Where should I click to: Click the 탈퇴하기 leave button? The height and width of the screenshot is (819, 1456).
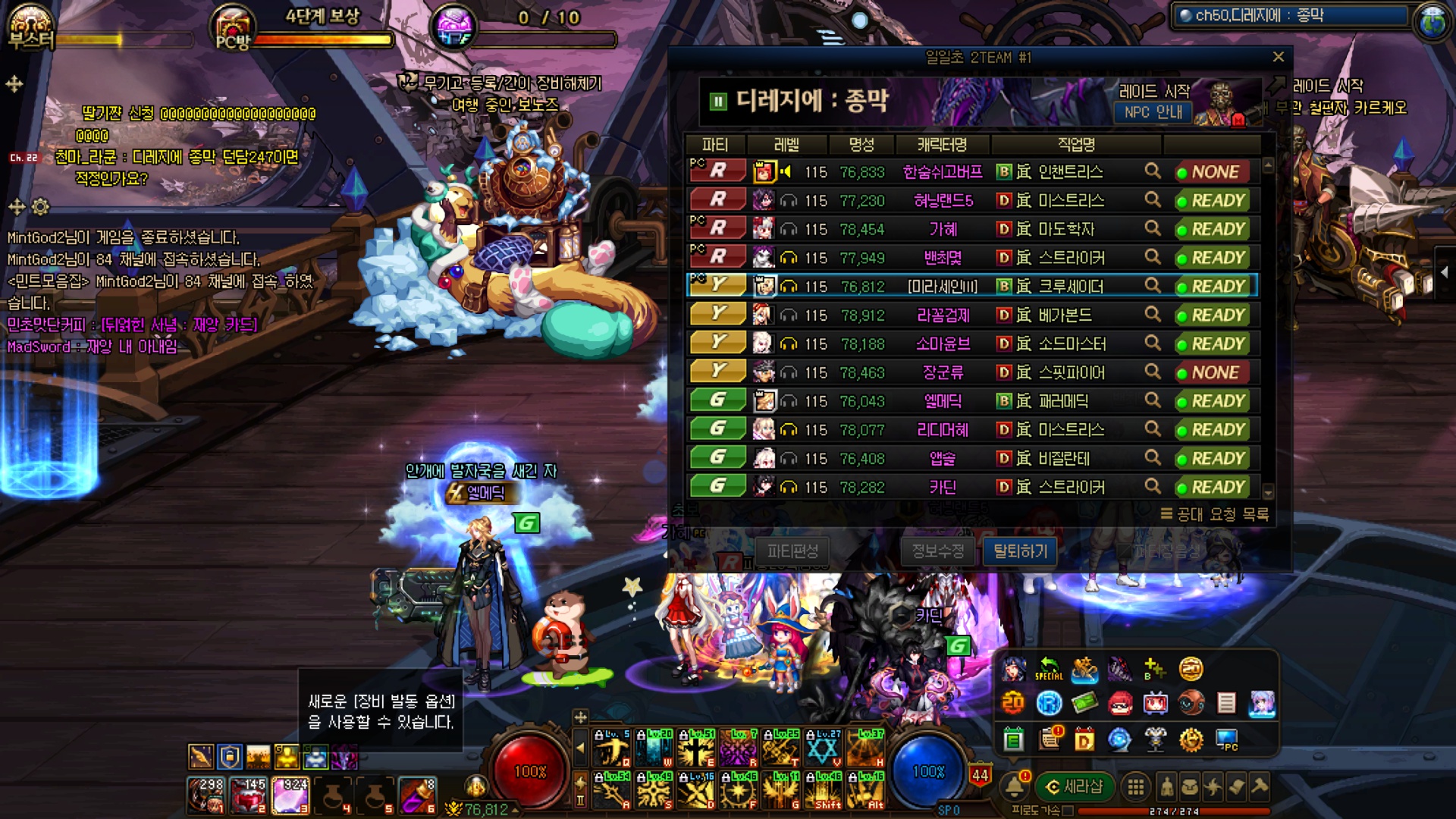coord(1020,551)
